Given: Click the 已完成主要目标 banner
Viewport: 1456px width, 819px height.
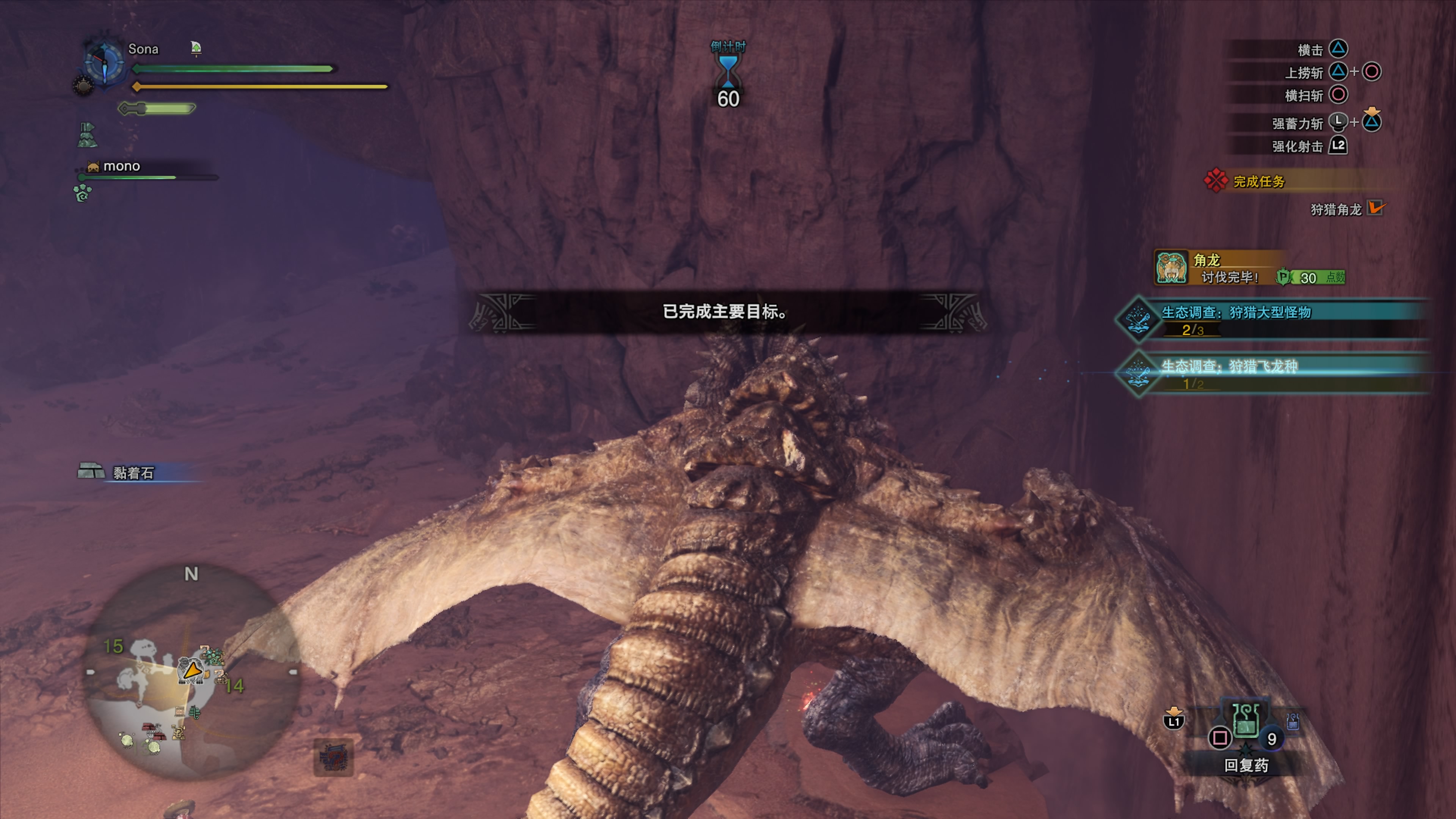Looking at the screenshot, I should coord(726,311).
